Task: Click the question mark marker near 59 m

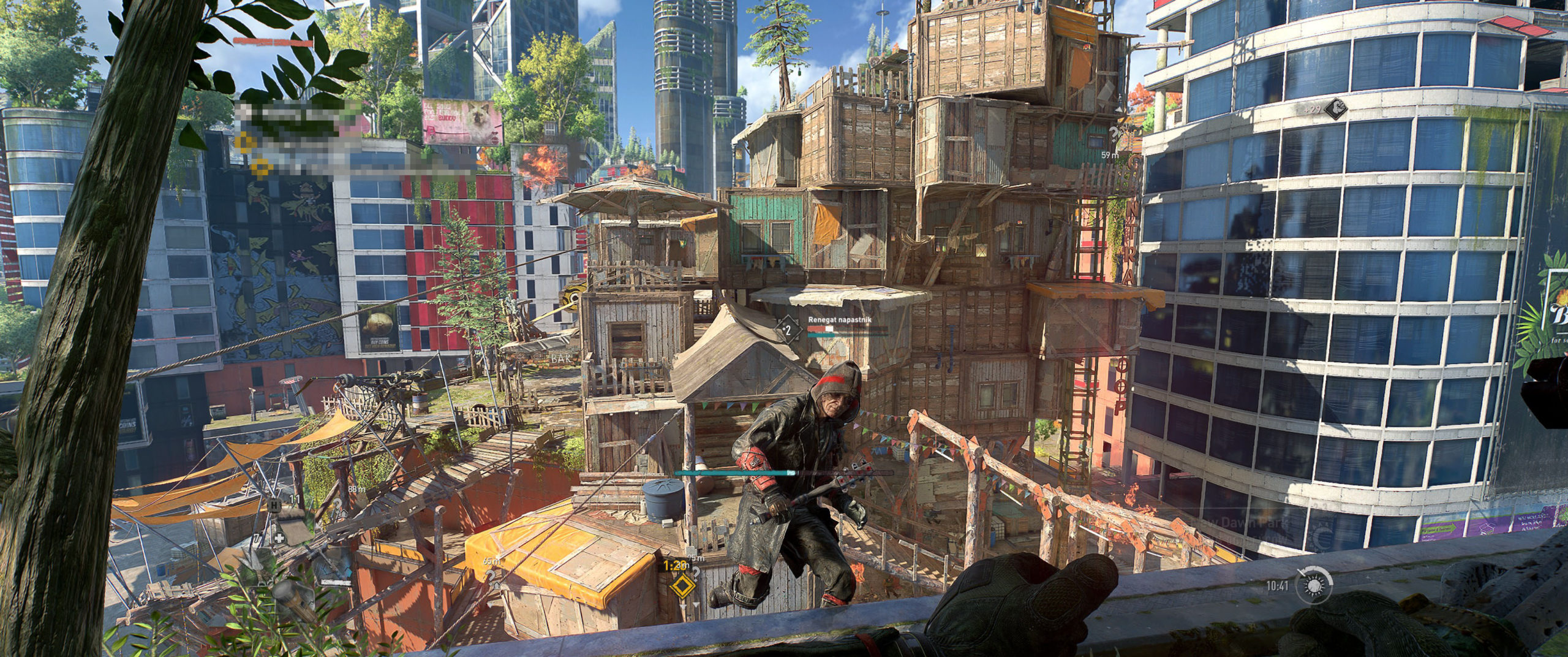Action: coord(1114,134)
